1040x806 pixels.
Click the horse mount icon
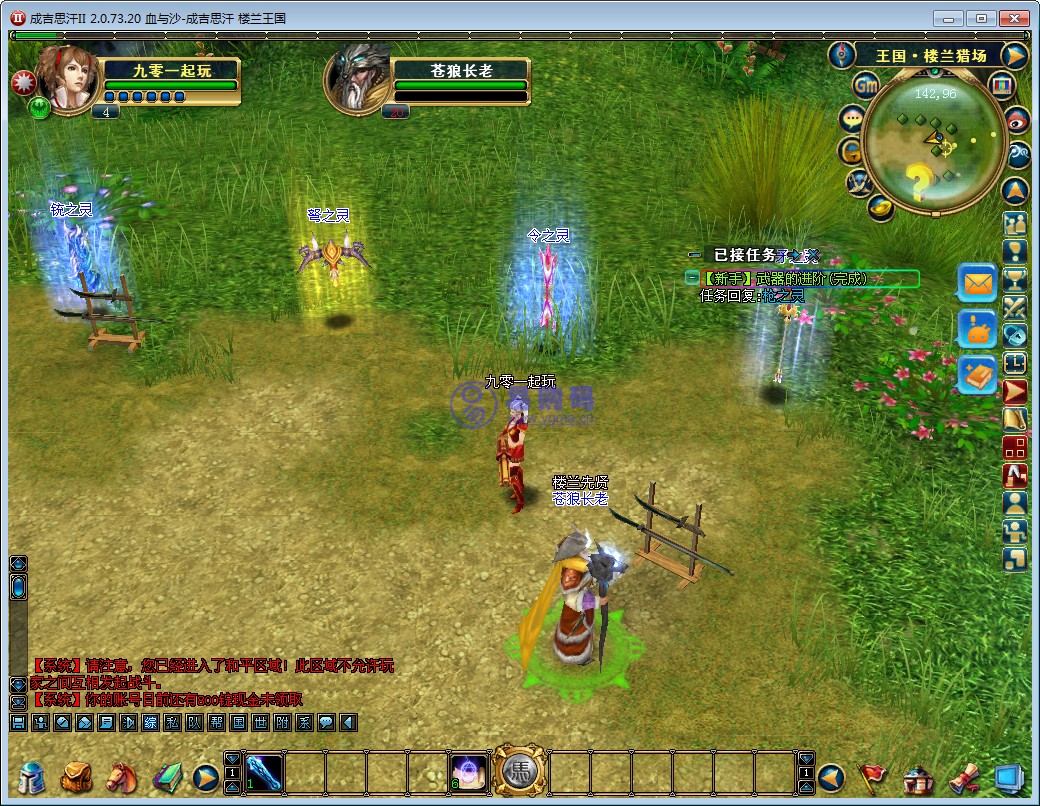tap(121, 777)
